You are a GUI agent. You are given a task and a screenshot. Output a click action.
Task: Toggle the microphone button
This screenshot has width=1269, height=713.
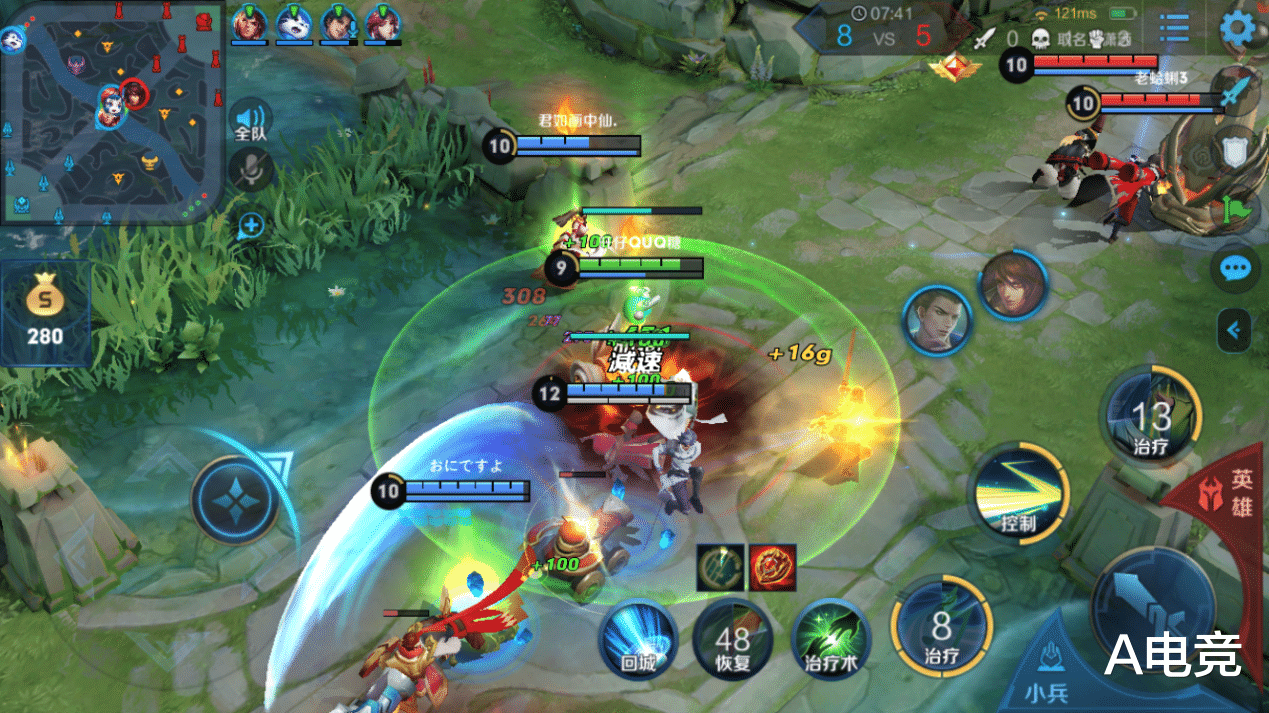250,169
